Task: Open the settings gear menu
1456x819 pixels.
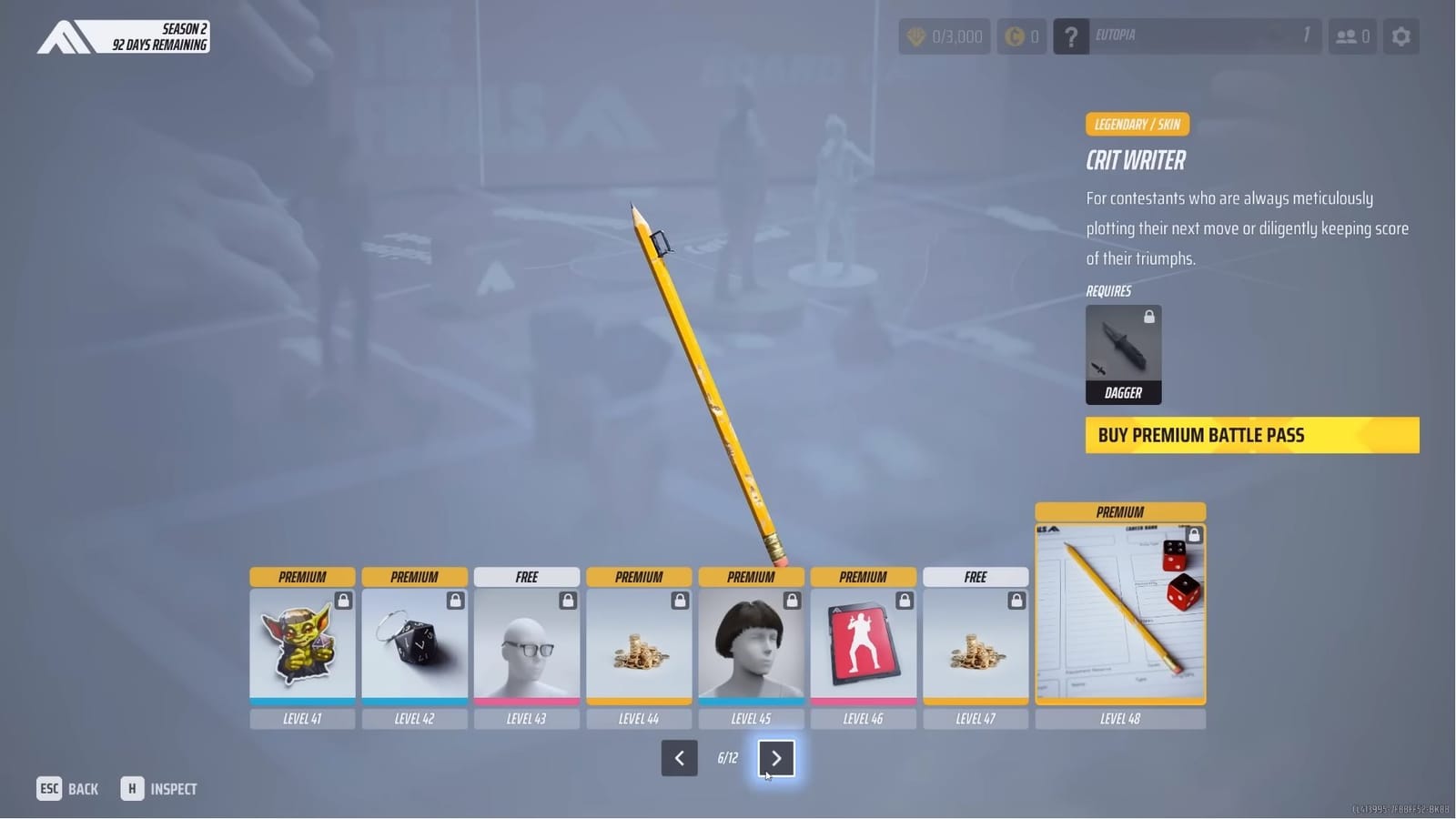Action: [1400, 36]
